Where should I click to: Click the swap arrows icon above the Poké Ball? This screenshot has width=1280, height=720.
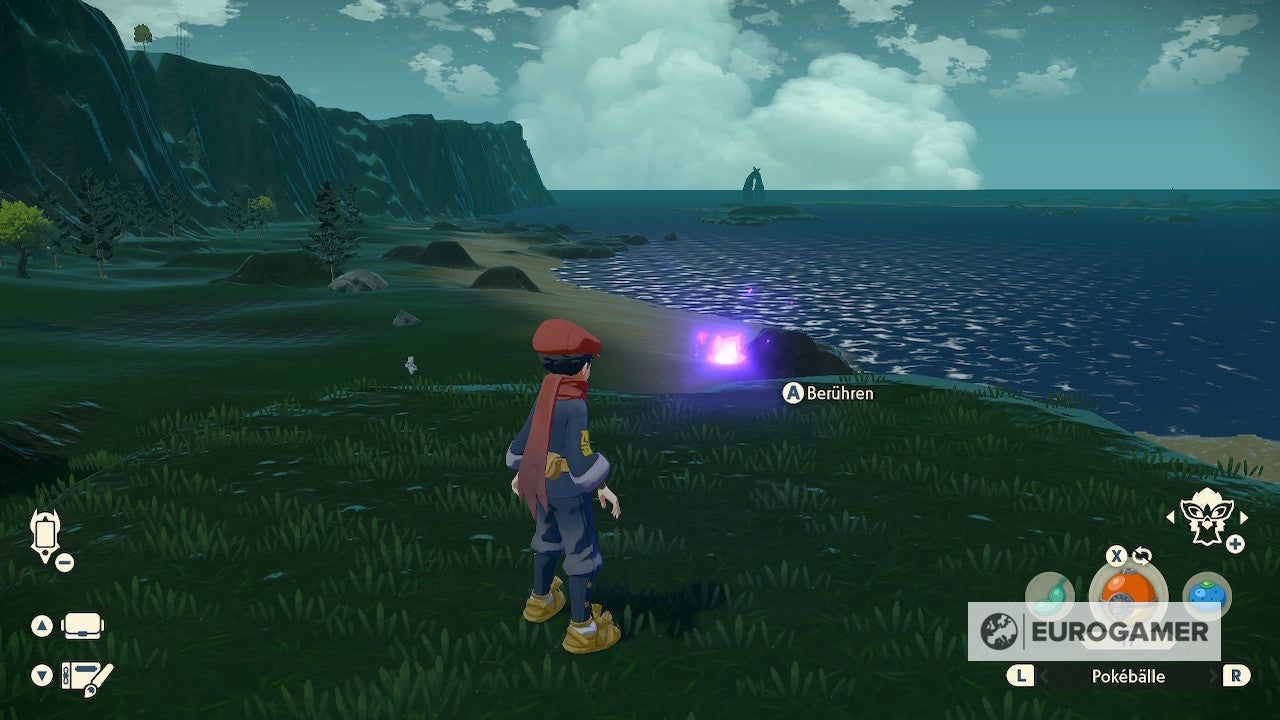pos(1142,556)
